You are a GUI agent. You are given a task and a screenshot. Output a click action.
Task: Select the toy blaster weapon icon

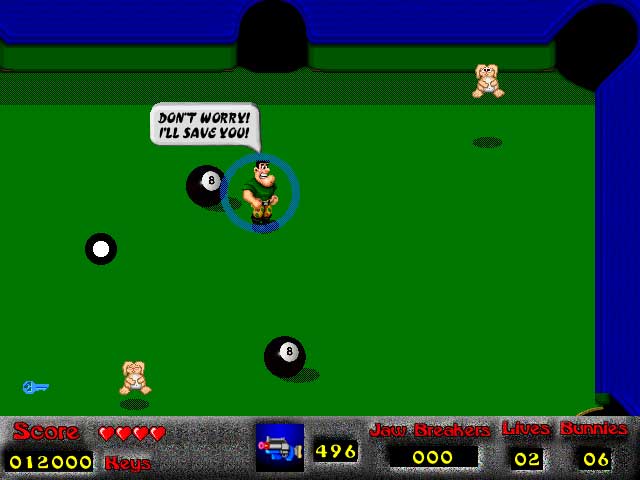point(280,448)
